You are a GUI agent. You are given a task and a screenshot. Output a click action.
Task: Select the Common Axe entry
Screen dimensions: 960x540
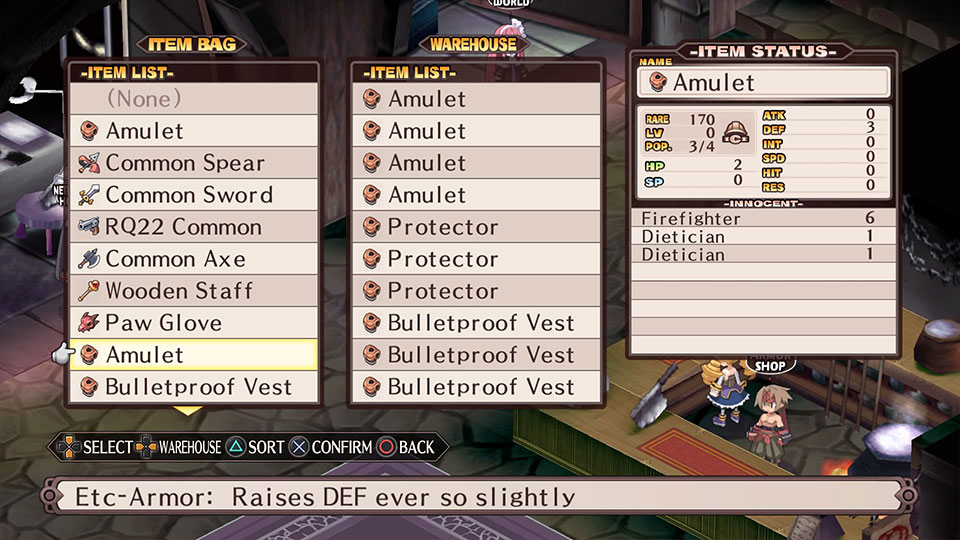193,259
